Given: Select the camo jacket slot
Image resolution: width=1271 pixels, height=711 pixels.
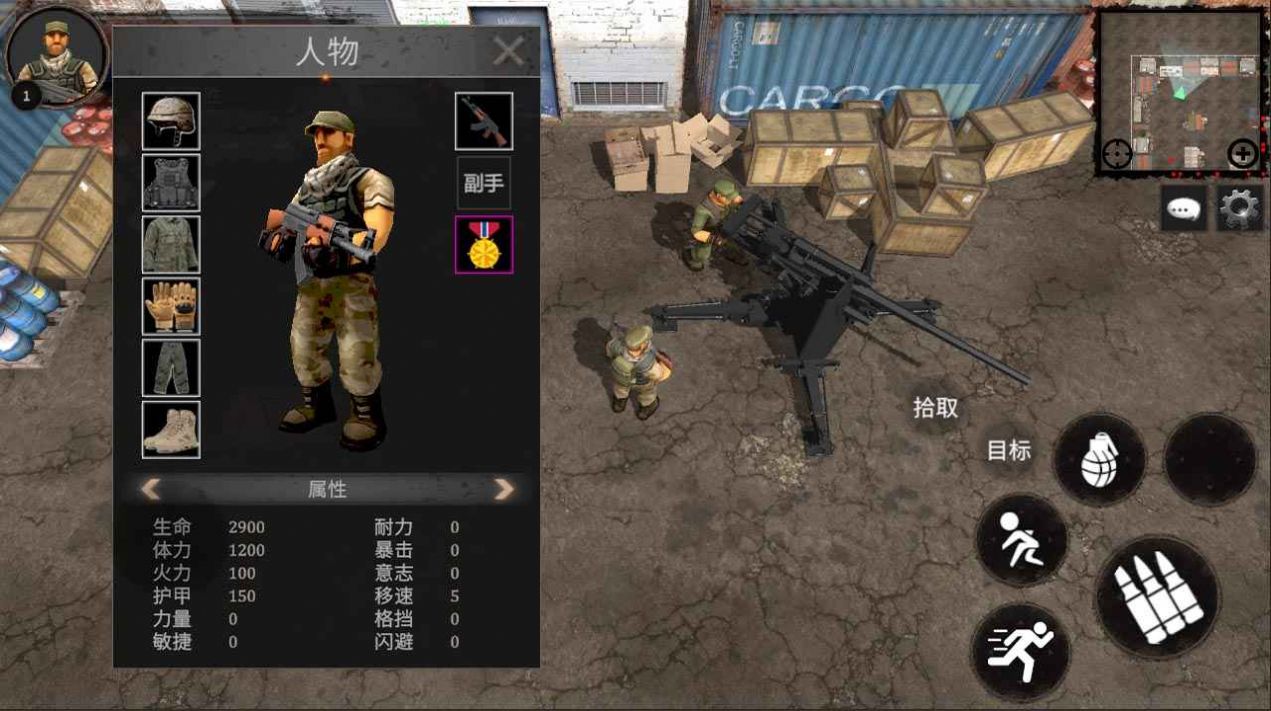Looking at the screenshot, I should pos(171,245).
